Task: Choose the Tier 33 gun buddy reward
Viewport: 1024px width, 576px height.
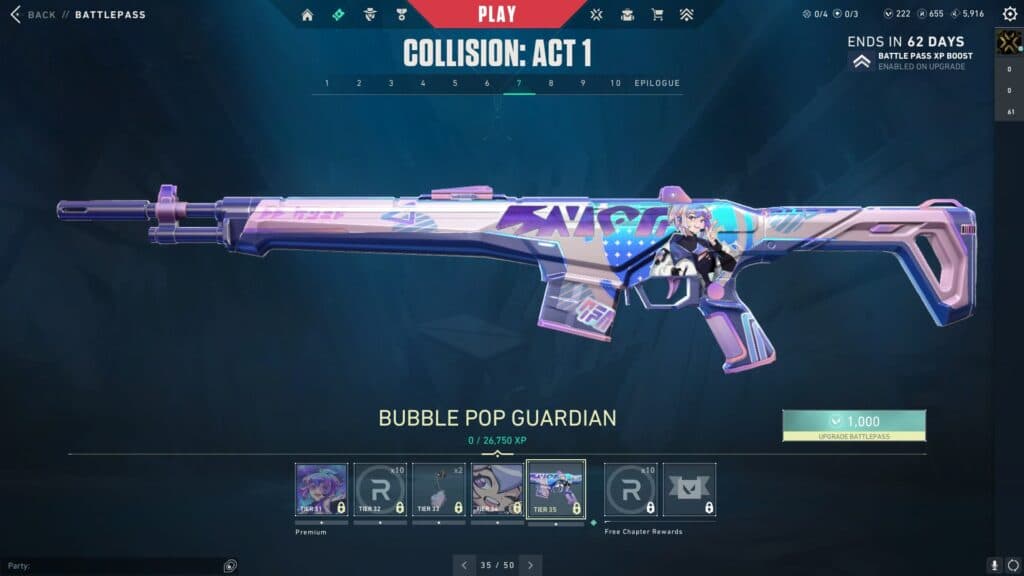Action: pos(439,489)
